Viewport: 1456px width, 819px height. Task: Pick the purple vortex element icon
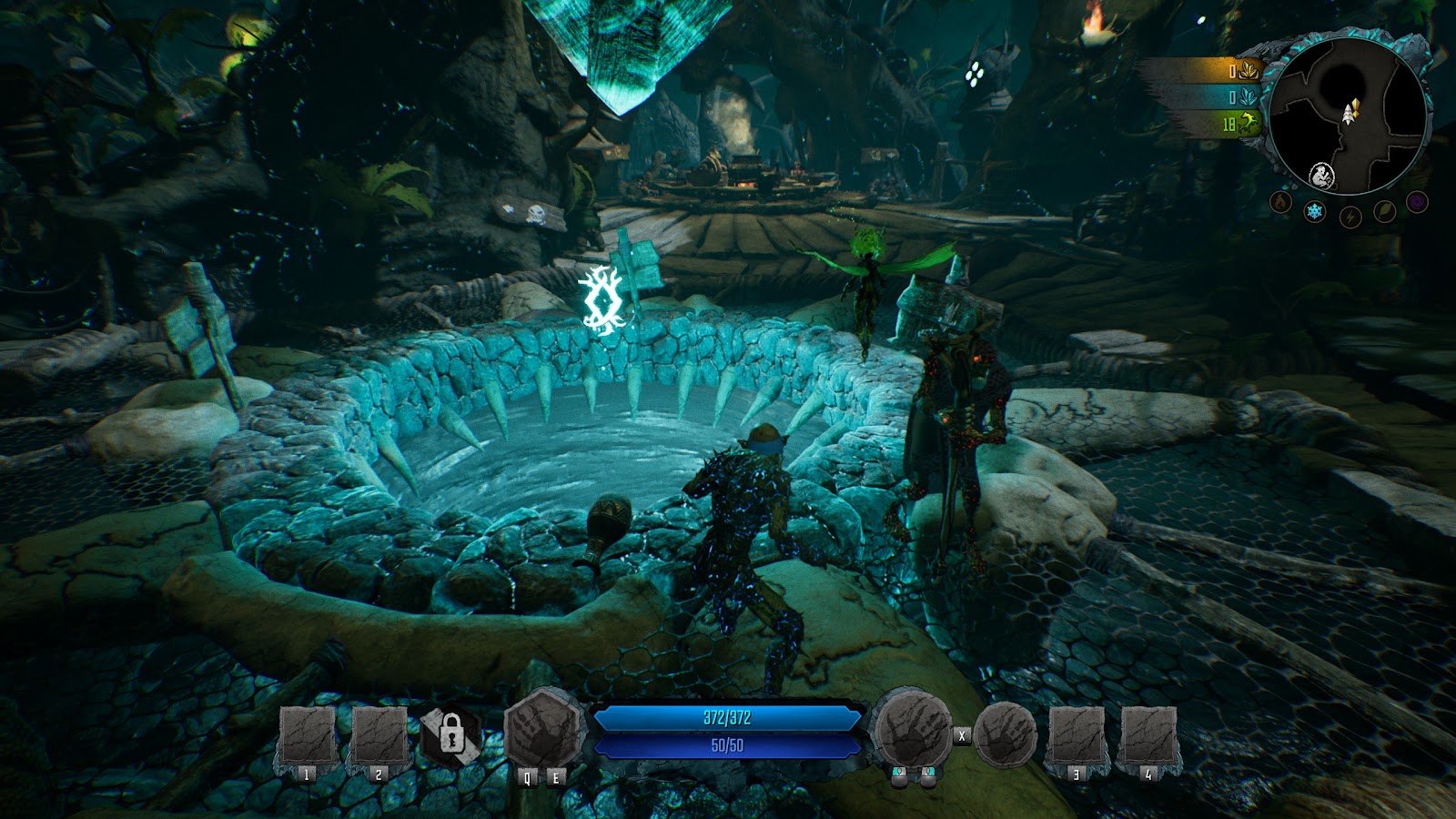pyautogui.click(x=1417, y=202)
